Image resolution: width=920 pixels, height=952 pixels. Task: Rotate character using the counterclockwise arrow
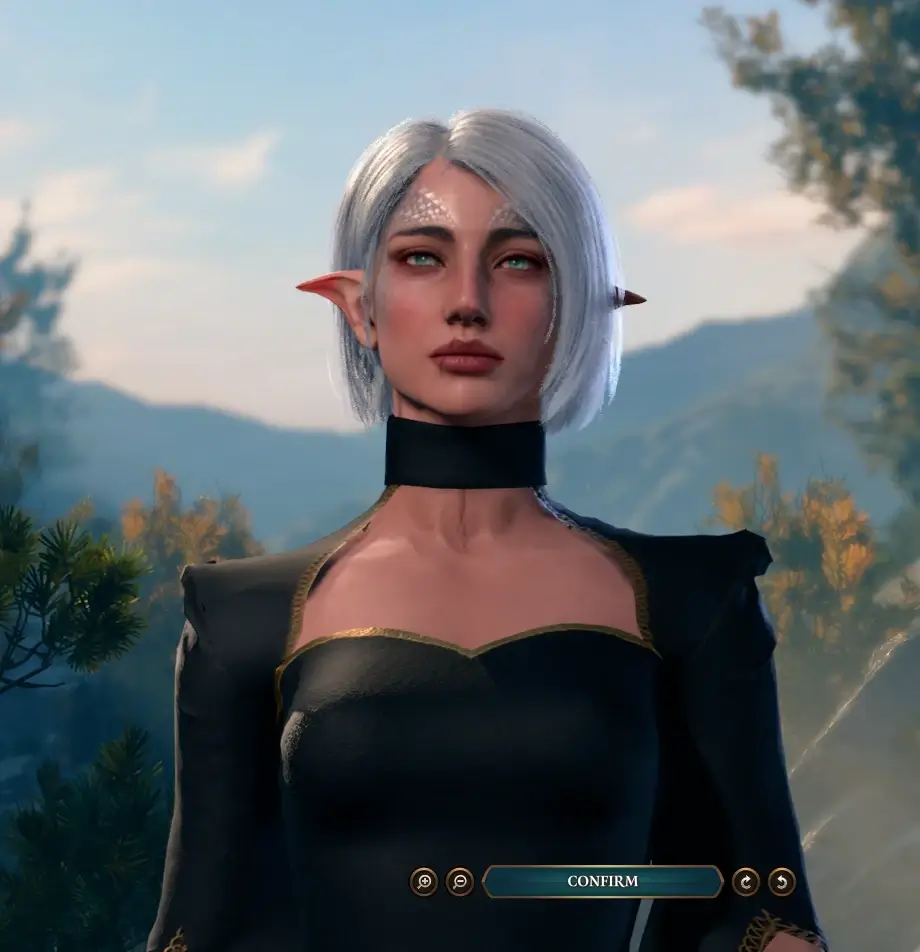pos(782,881)
